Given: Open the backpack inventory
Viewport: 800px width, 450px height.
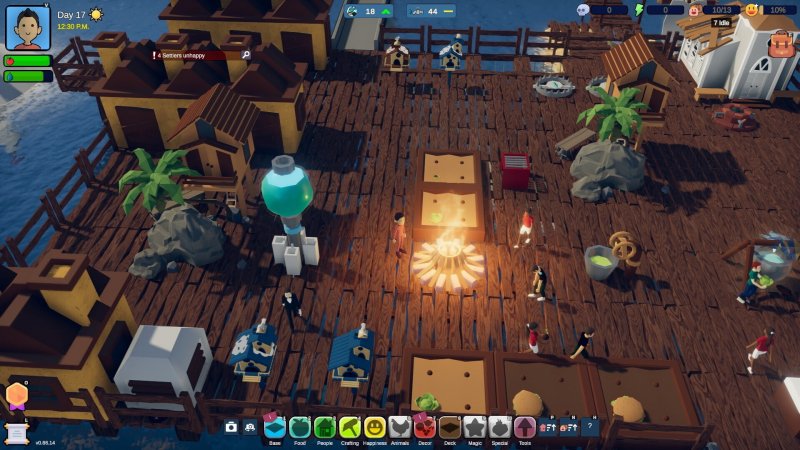Looking at the screenshot, I should coord(781,43).
